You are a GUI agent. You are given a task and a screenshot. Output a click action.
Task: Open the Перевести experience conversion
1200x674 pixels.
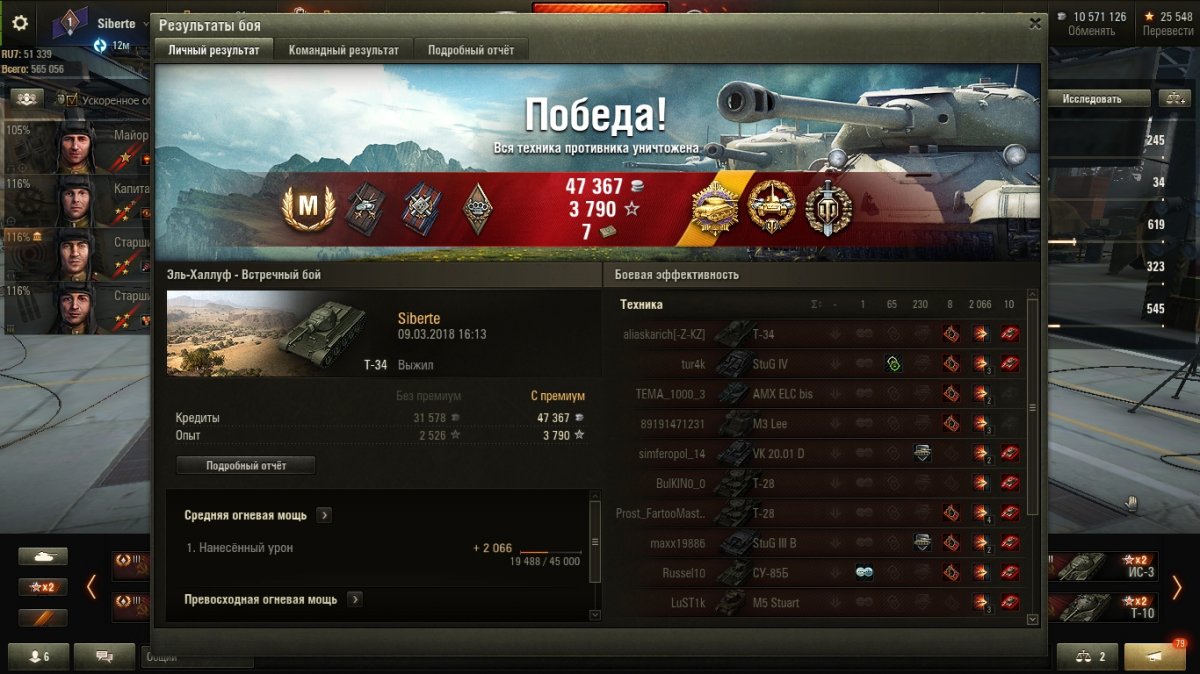[x=1167, y=24]
